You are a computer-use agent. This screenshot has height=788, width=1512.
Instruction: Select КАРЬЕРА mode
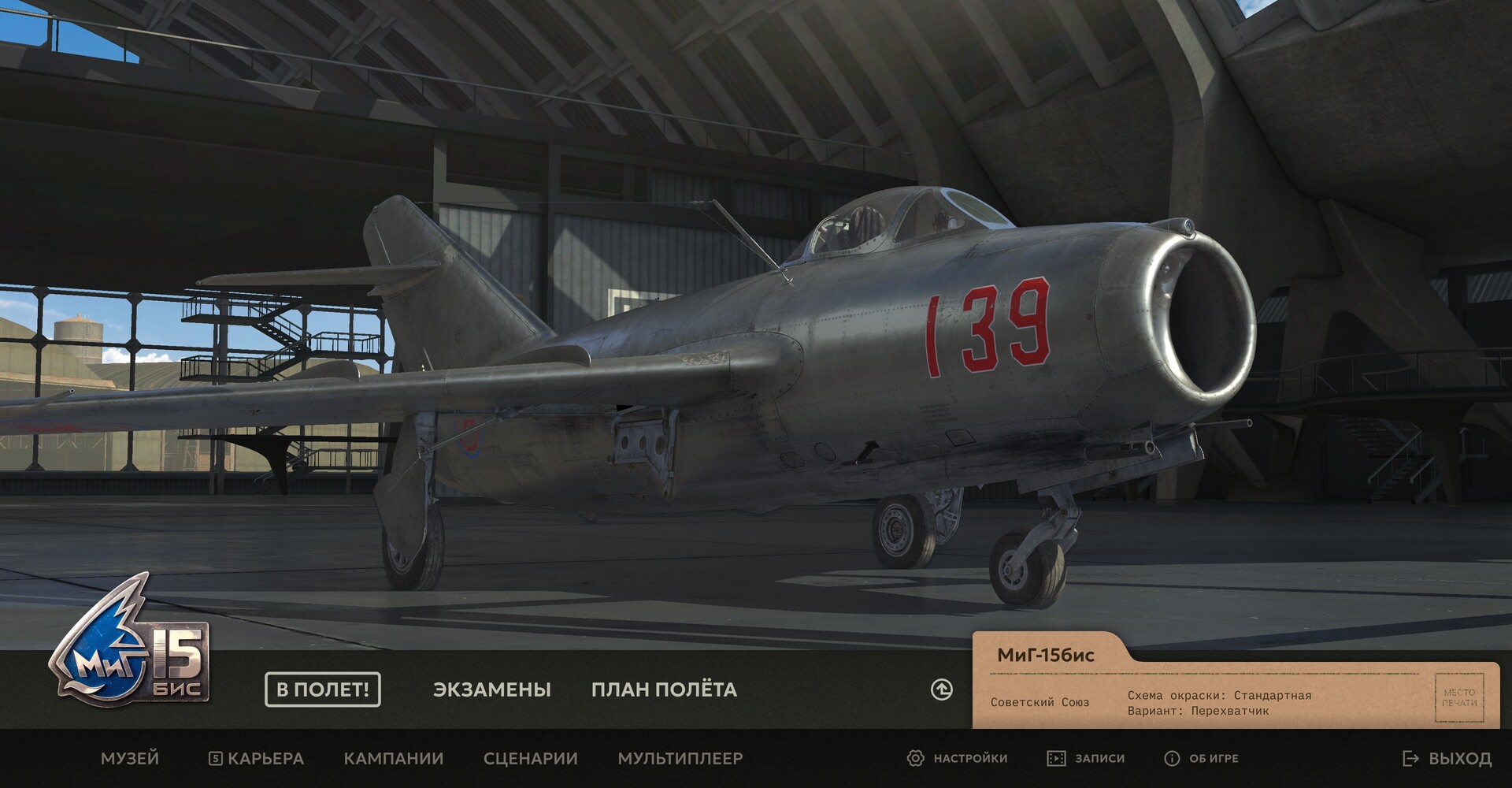click(257, 758)
